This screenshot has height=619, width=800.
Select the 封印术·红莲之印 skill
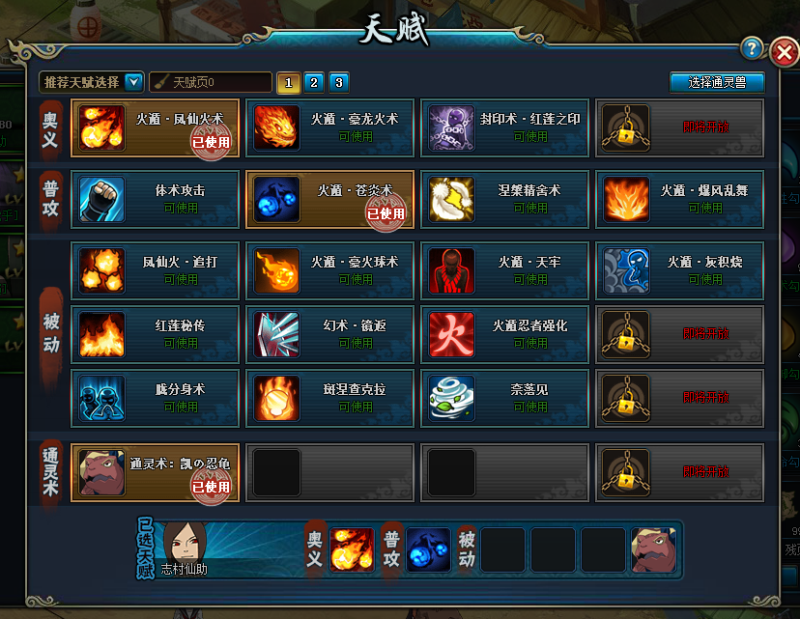coord(504,127)
